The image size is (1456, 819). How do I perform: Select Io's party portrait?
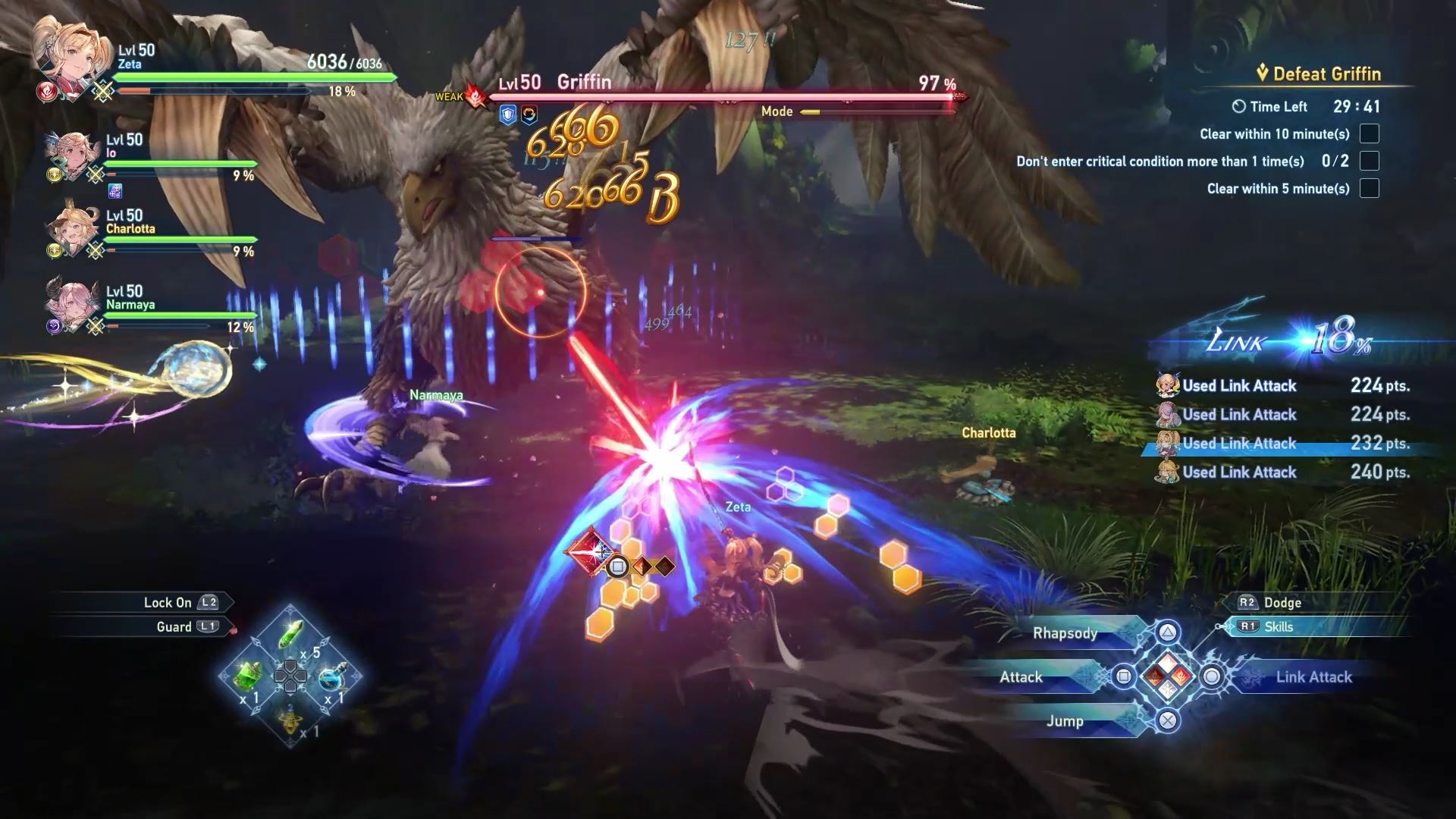pyautogui.click(x=71, y=152)
